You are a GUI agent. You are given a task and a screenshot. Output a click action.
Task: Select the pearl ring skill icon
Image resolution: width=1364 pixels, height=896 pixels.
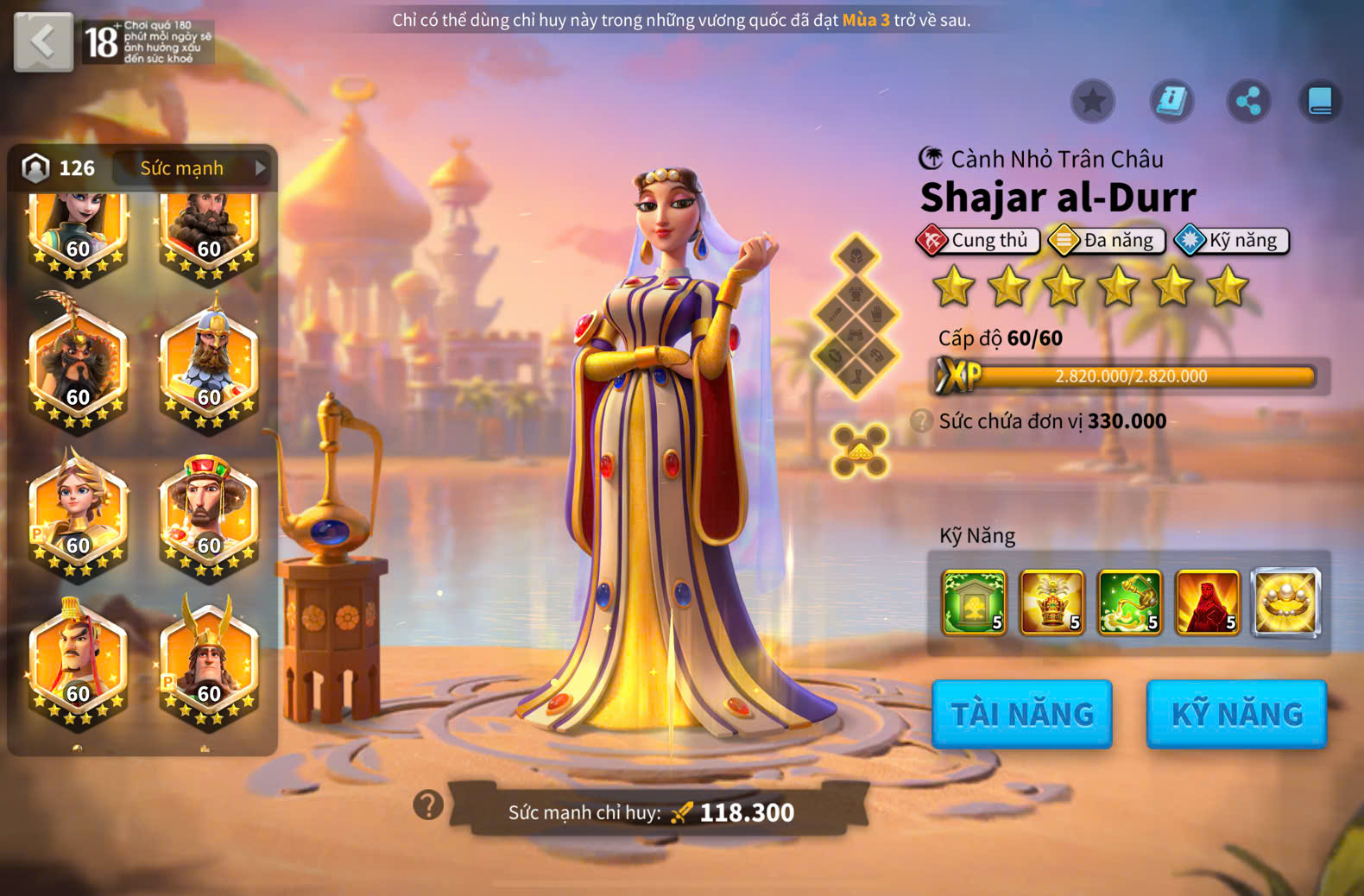[x=1286, y=603]
